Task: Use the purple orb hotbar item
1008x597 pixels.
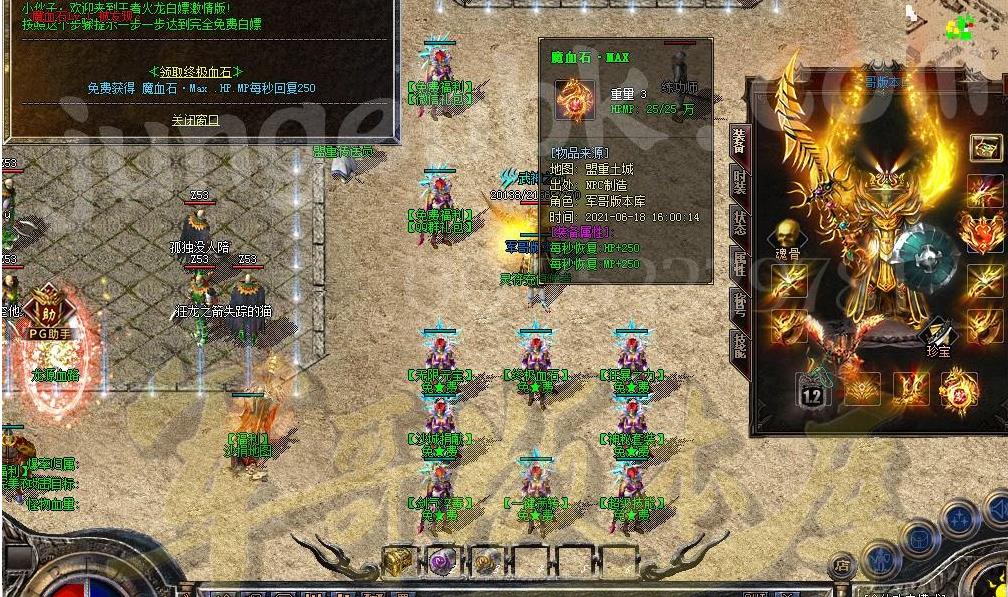Action: pos(441,562)
